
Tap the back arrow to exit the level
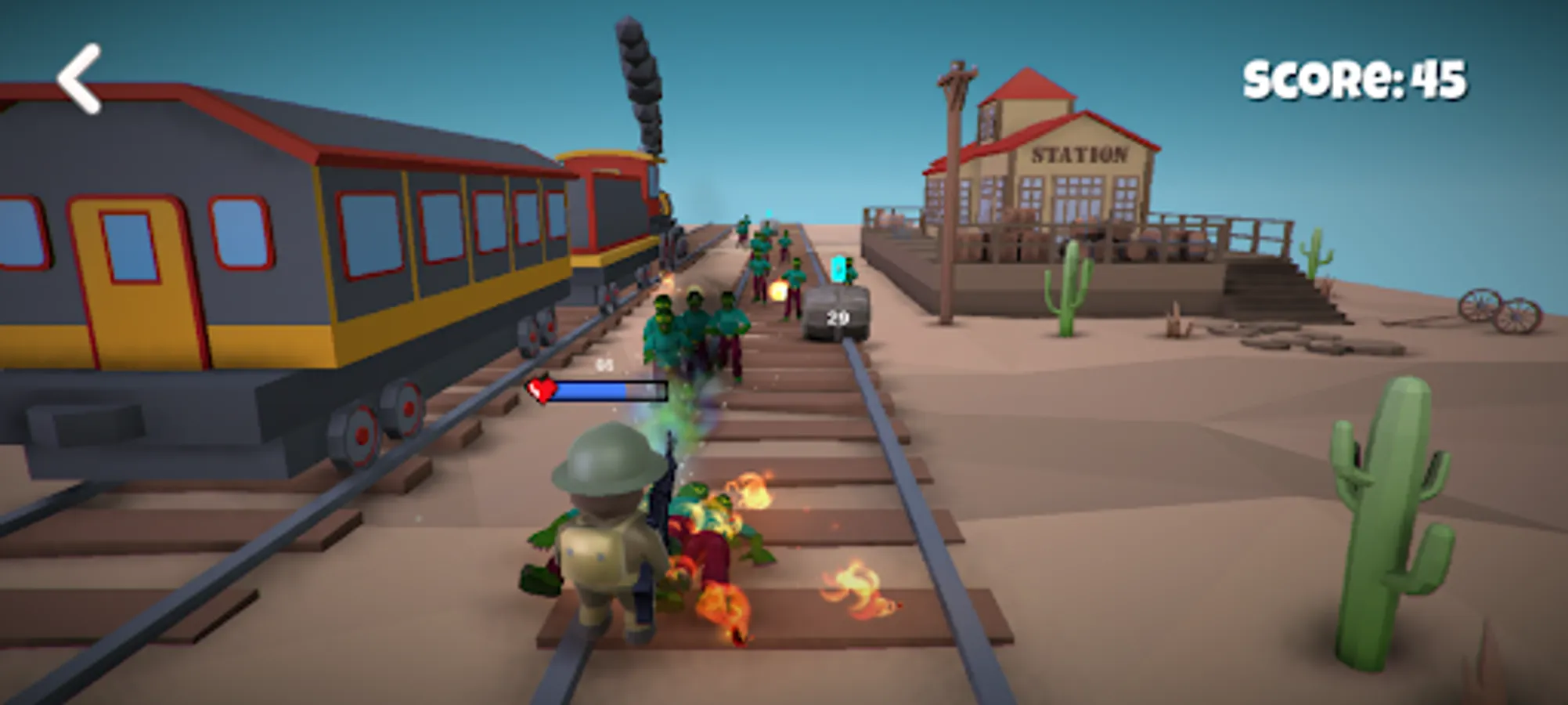(x=81, y=80)
